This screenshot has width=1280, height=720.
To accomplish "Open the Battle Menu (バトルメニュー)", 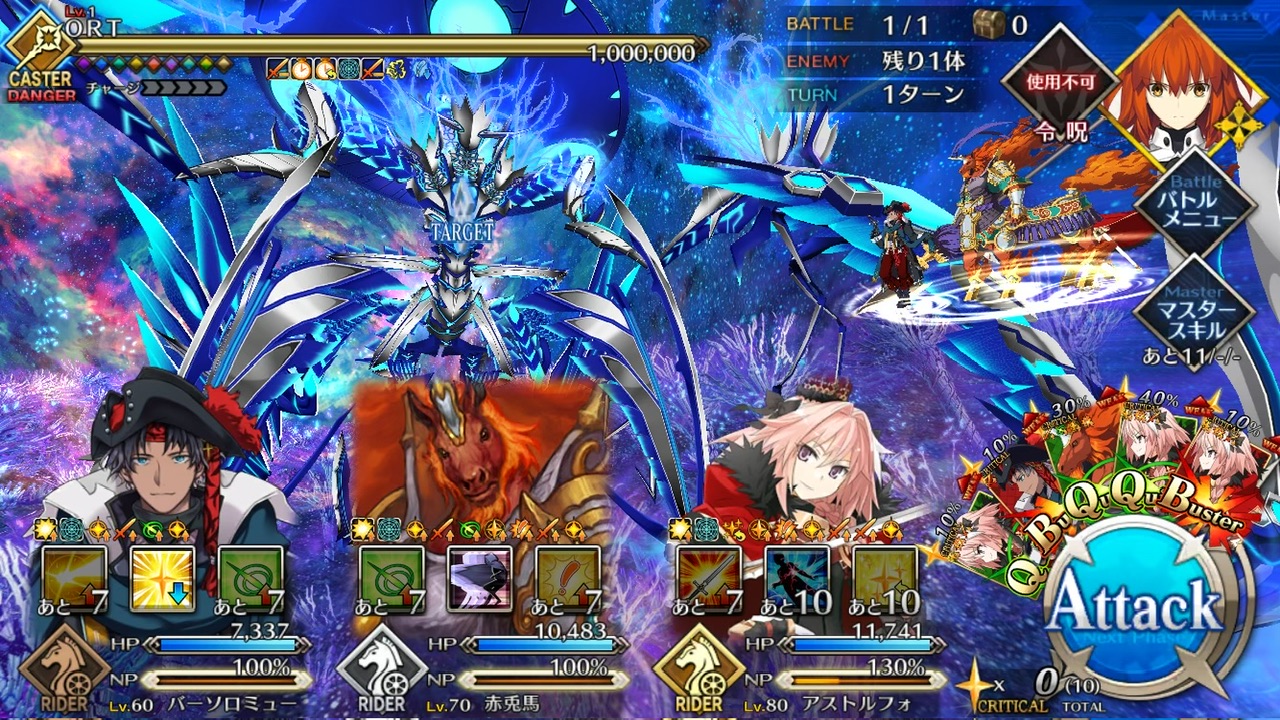I will pyautogui.click(x=1195, y=205).
